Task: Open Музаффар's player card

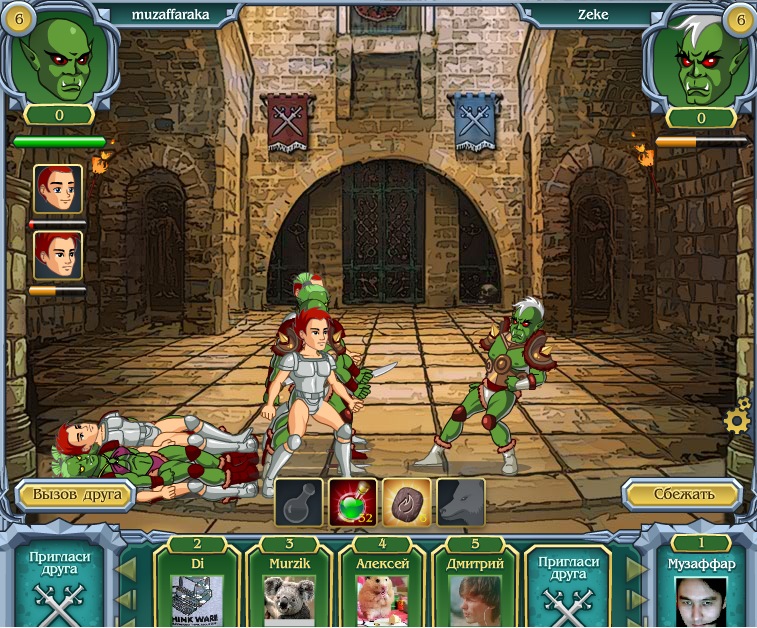Action: tap(701, 591)
